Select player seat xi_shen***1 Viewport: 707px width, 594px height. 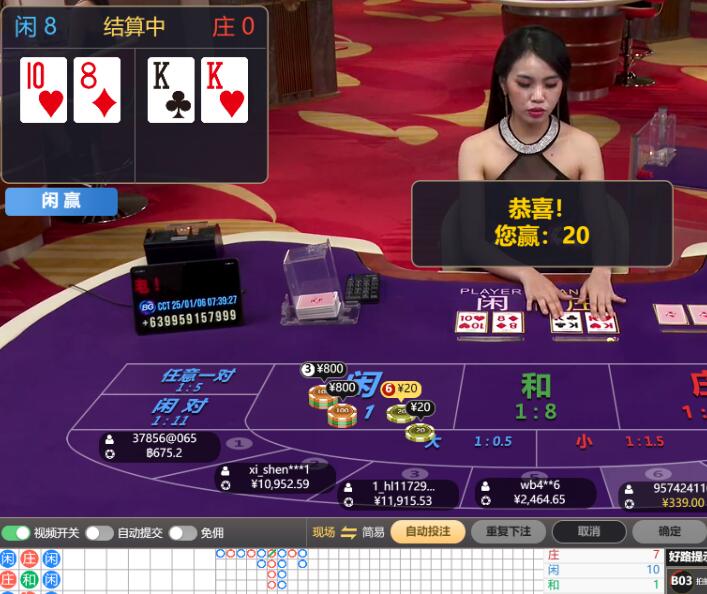click(278, 477)
